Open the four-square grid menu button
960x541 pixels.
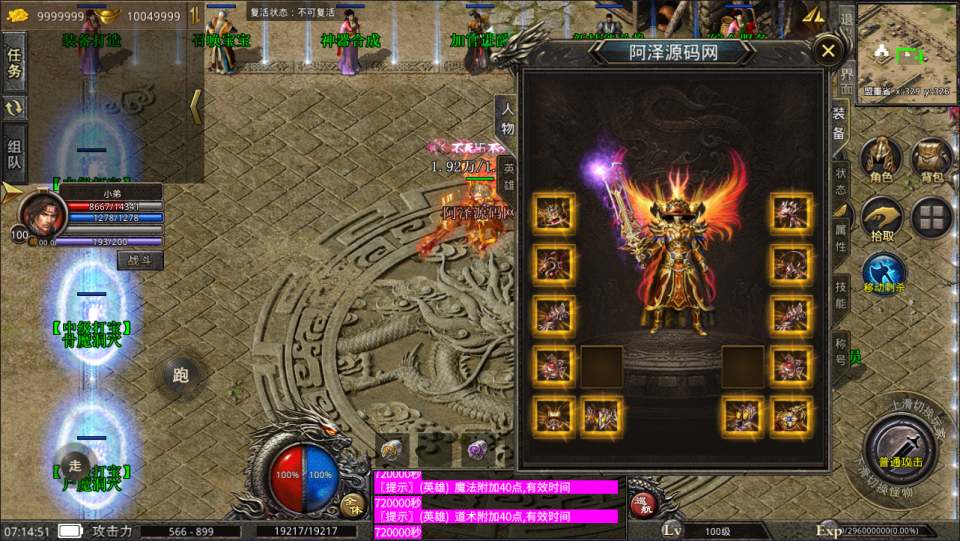932,219
